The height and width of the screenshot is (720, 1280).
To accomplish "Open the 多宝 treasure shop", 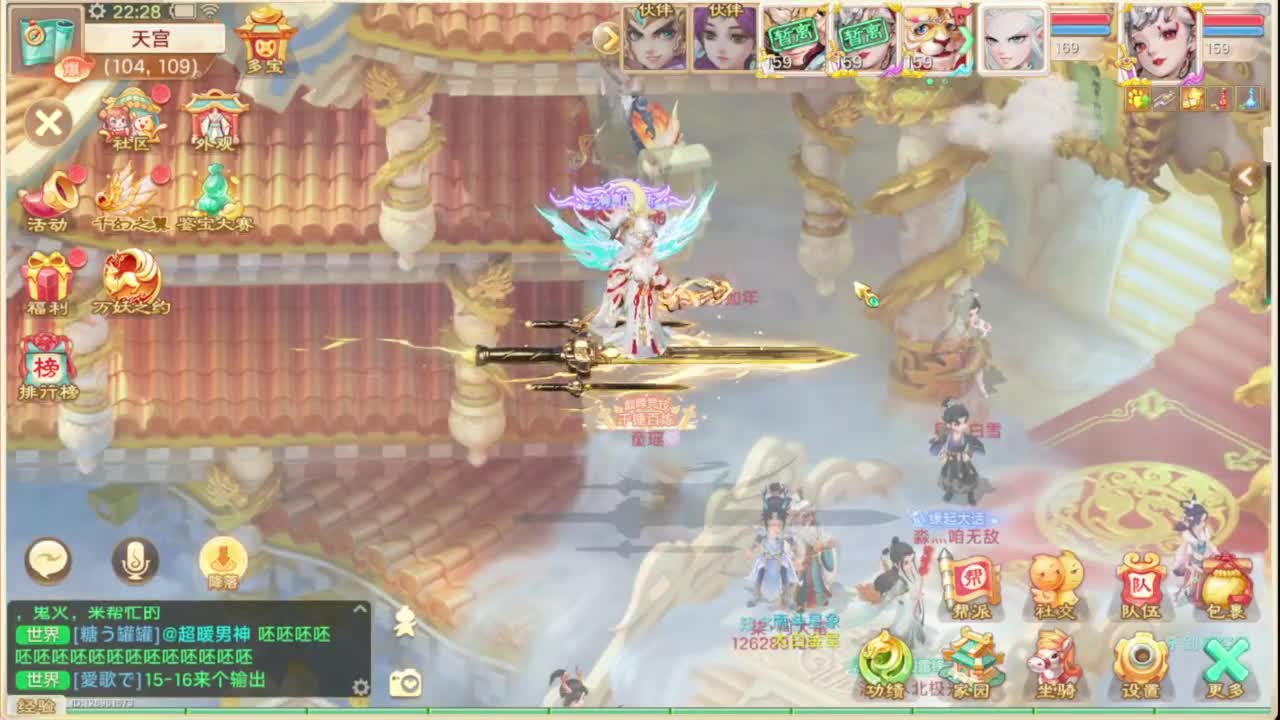I will click(x=265, y=42).
